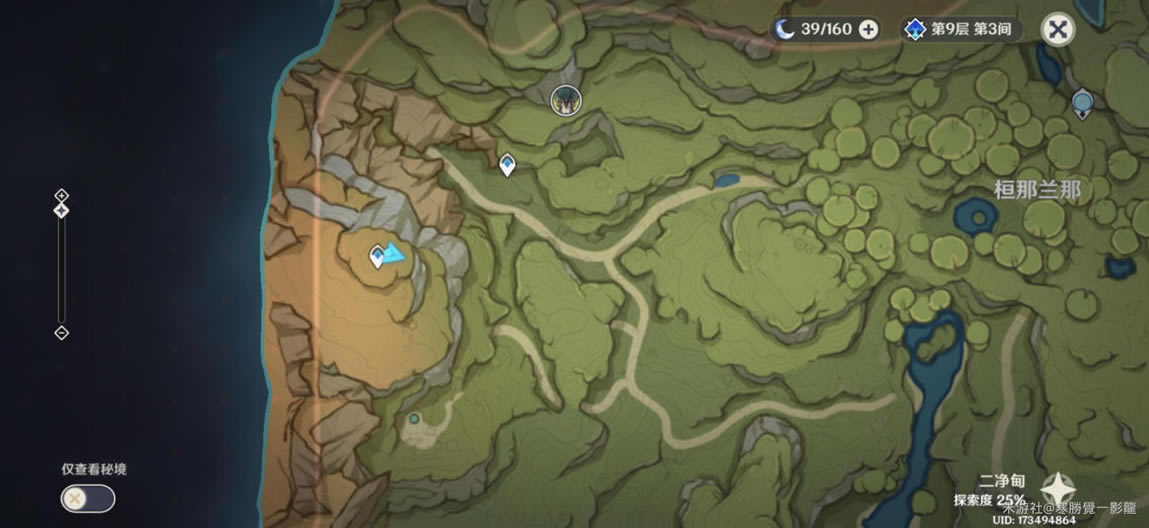The width and height of the screenshot is (1149, 528).
Task: Click the map zoom-in plus button
Action: click(61, 195)
